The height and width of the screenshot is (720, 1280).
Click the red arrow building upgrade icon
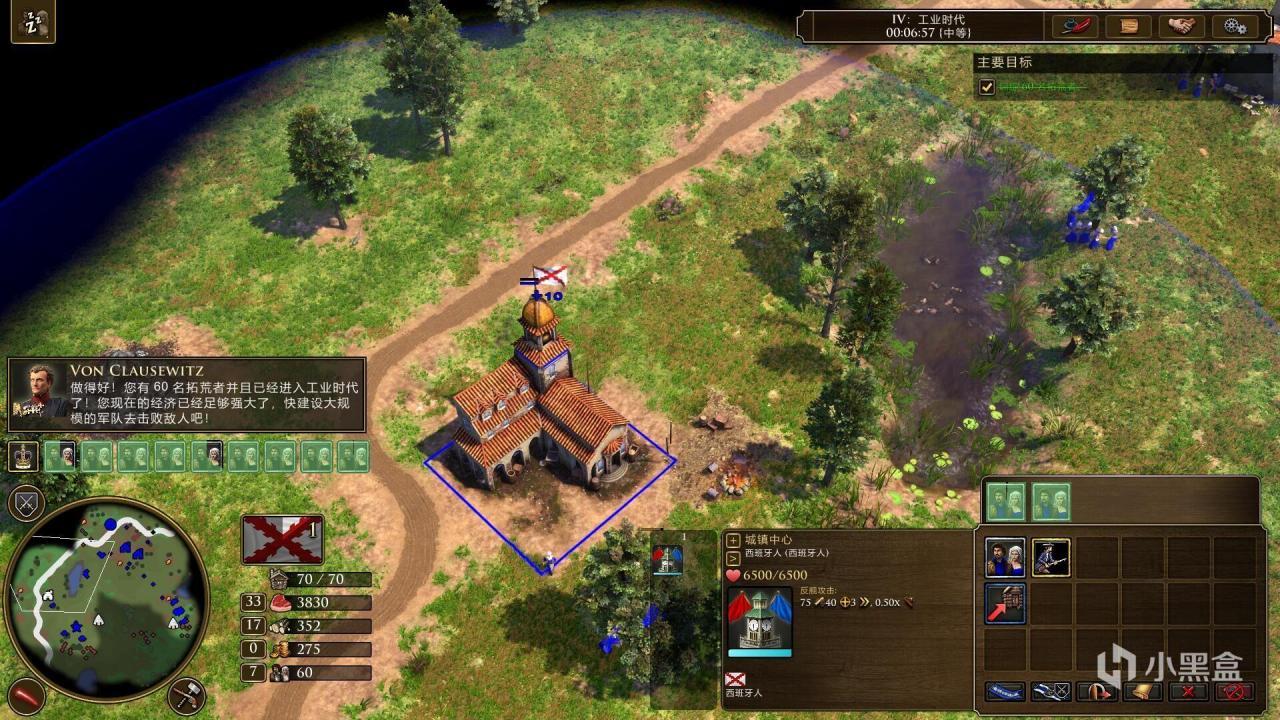1004,604
